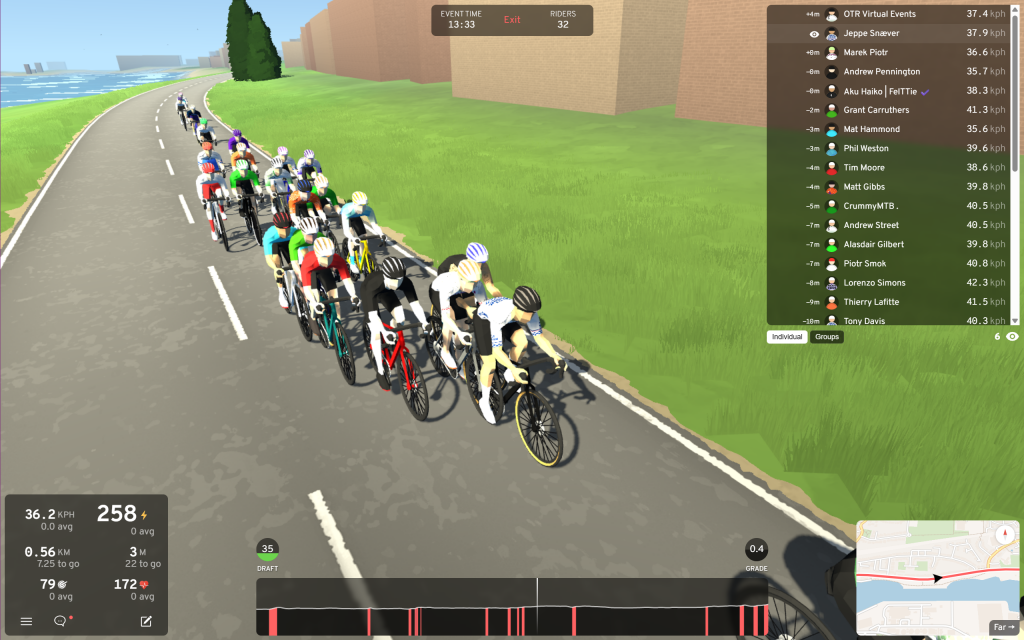Toggle the spectators eye icon below rider list
This screenshot has width=1024, height=640.
[x=1012, y=337]
